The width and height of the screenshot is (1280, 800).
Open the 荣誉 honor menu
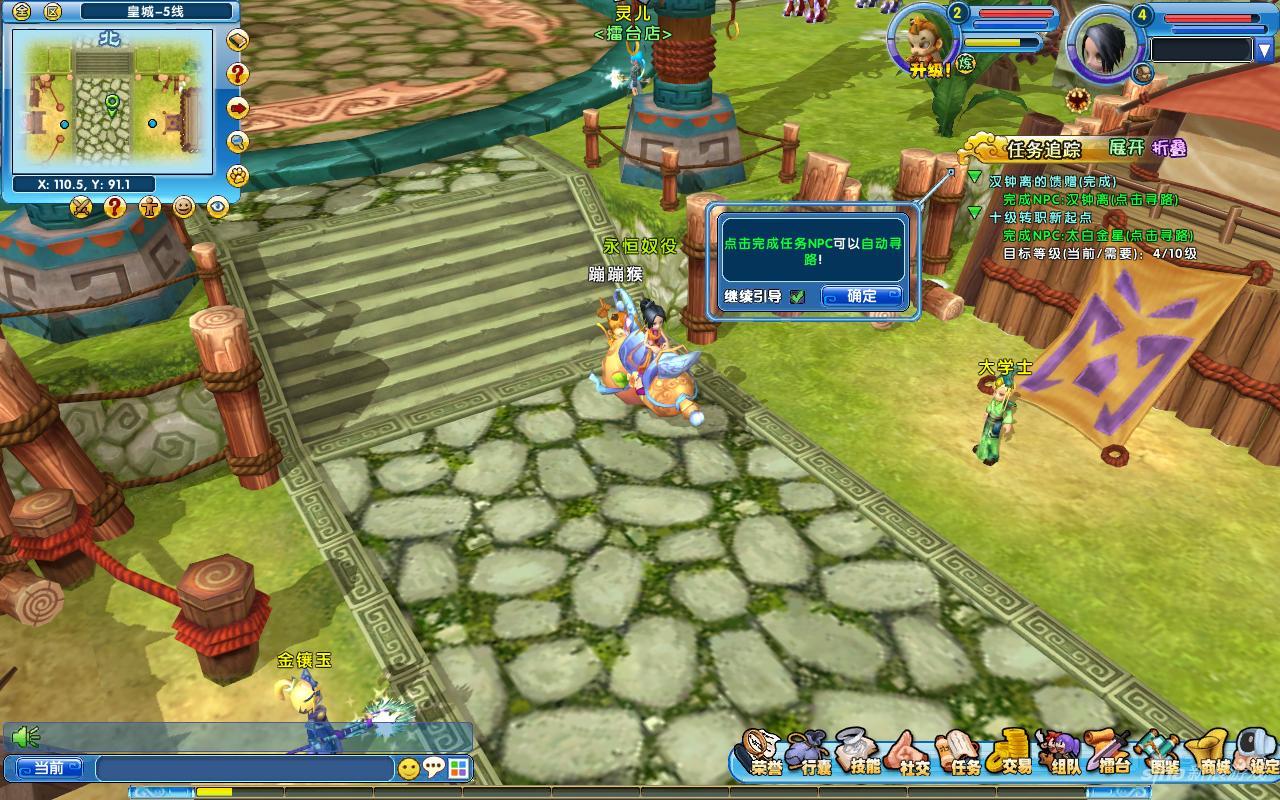pos(767,755)
